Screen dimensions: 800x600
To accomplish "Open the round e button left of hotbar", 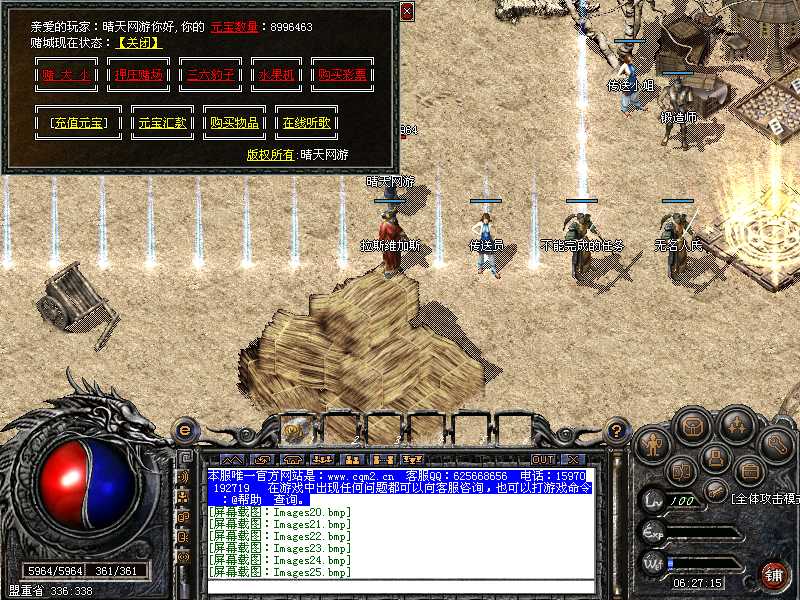I will [184, 431].
